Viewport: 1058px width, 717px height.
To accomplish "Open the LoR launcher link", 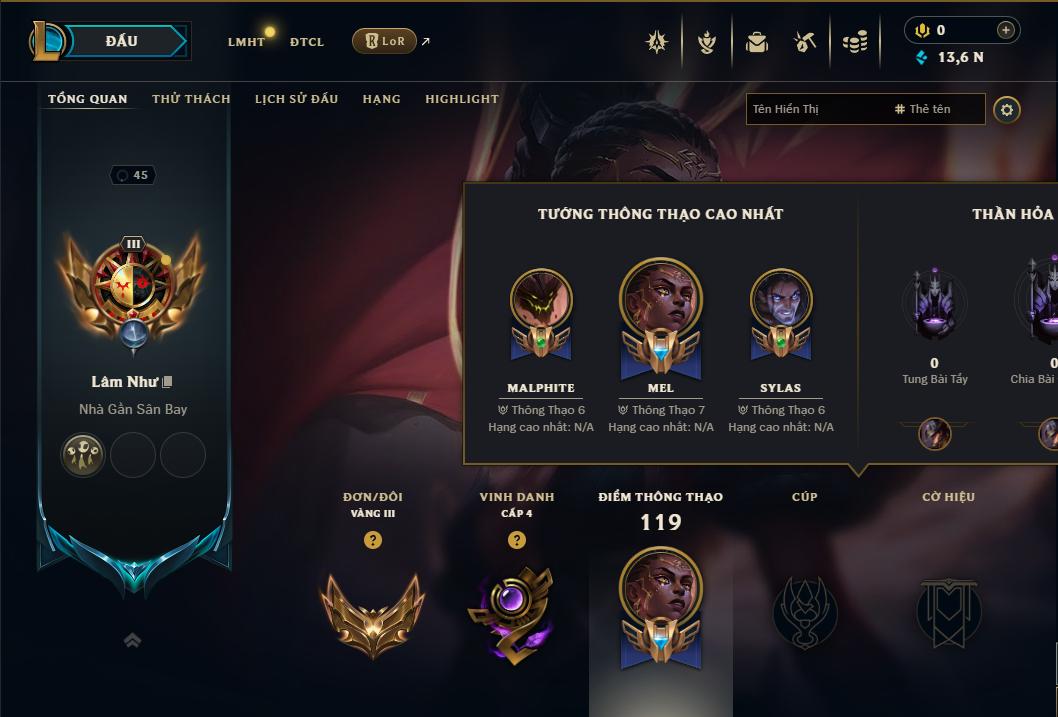I will click(x=385, y=41).
